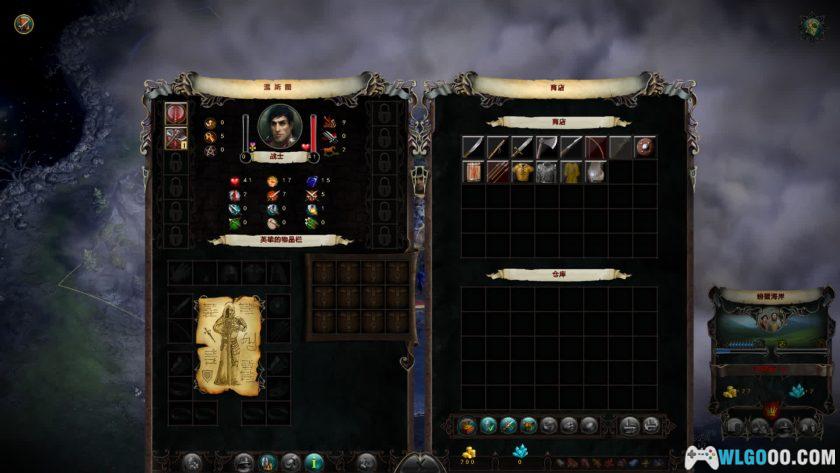Click the wooden staff in the shop
840x473 pixels.
coord(497,148)
